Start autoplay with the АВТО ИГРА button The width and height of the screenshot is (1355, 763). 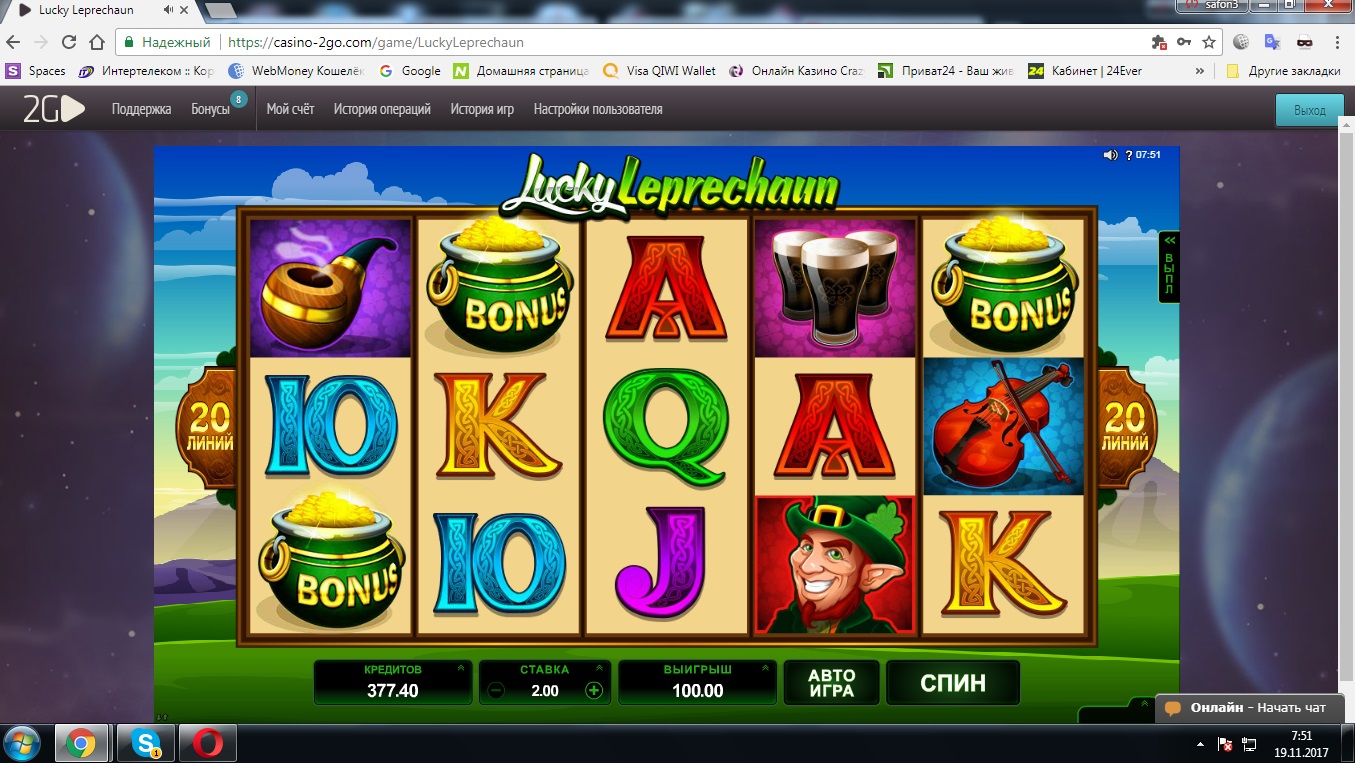(831, 683)
